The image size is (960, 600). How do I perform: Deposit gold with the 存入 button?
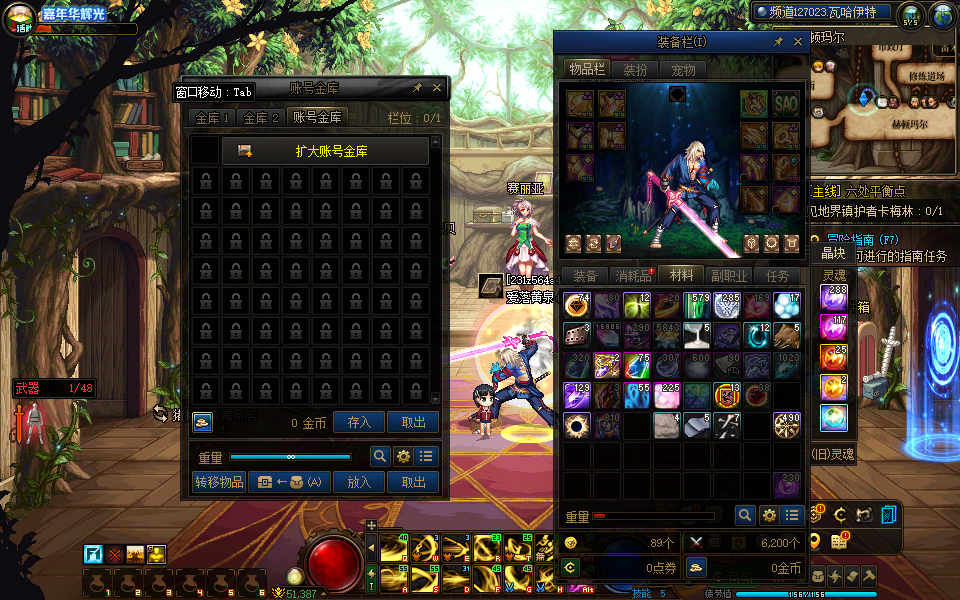click(359, 423)
